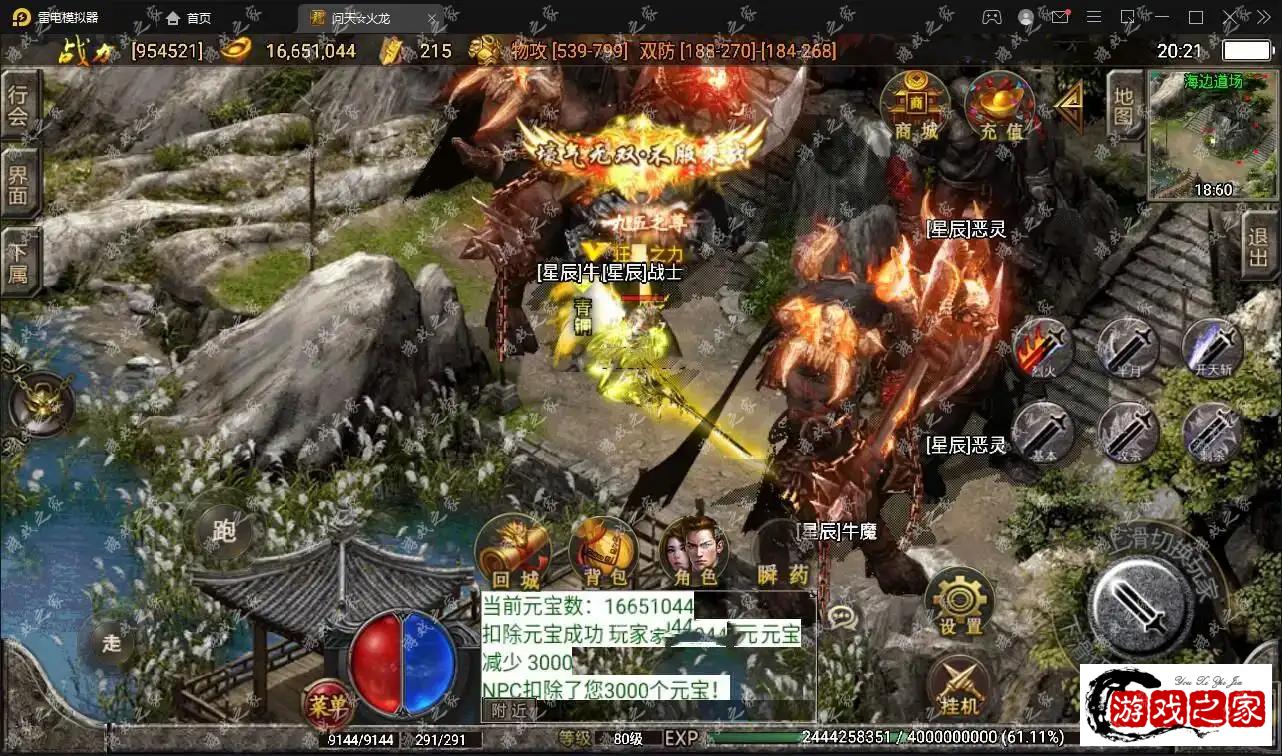Open the 界面 interface panel
1282x756 pixels.
(19, 184)
